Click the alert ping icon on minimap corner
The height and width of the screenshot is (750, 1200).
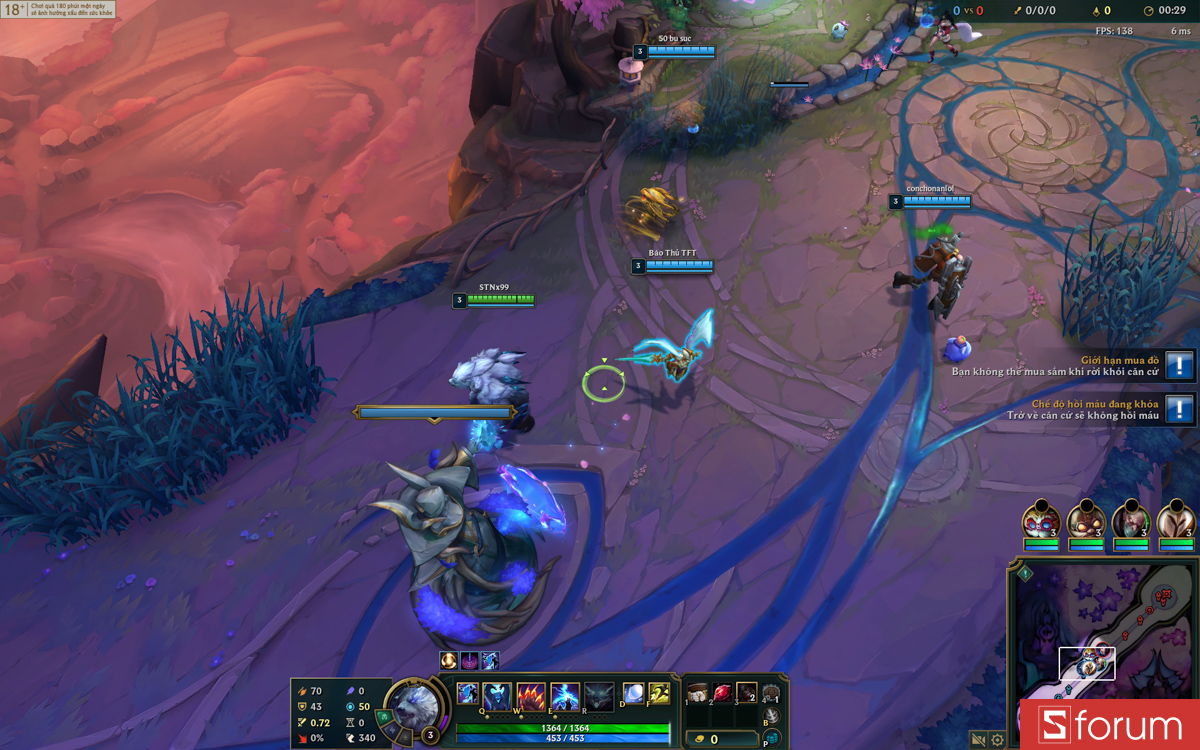click(x=1024, y=574)
